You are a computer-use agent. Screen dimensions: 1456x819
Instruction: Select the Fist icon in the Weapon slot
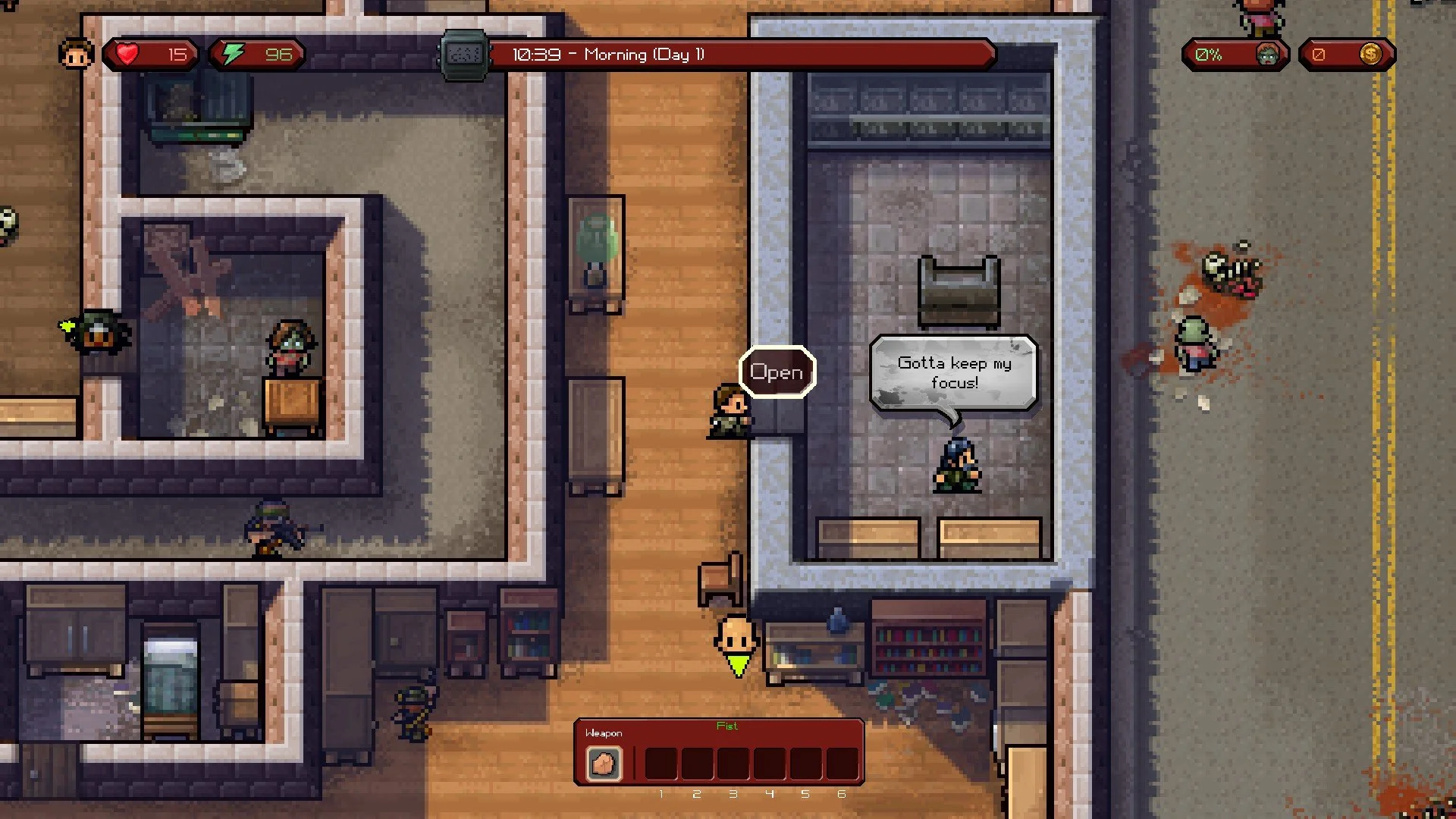point(604,762)
